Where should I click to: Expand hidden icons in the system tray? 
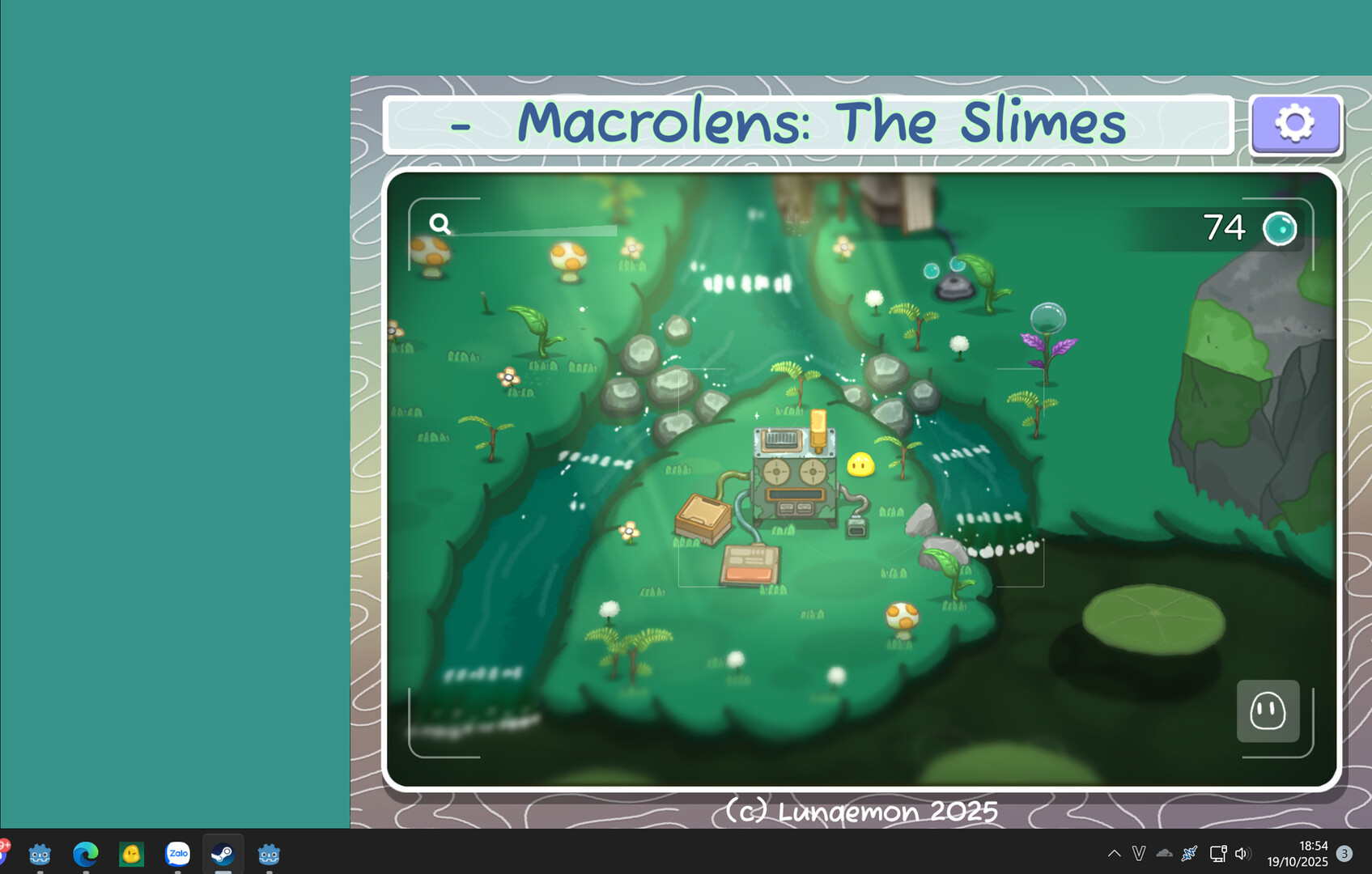click(x=1115, y=853)
